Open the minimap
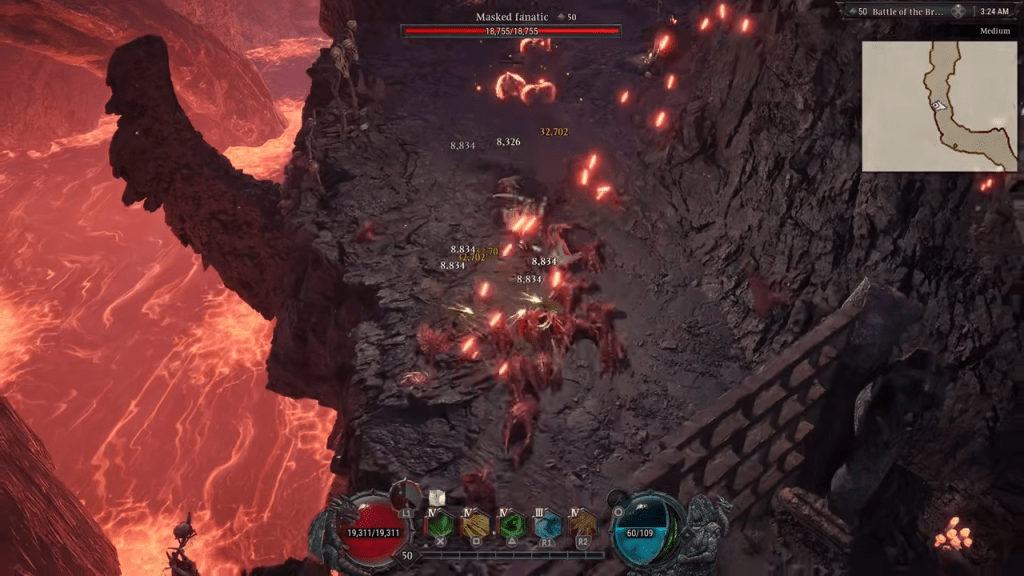The width and height of the screenshot is (1024, 576). [x=941, y=105]
